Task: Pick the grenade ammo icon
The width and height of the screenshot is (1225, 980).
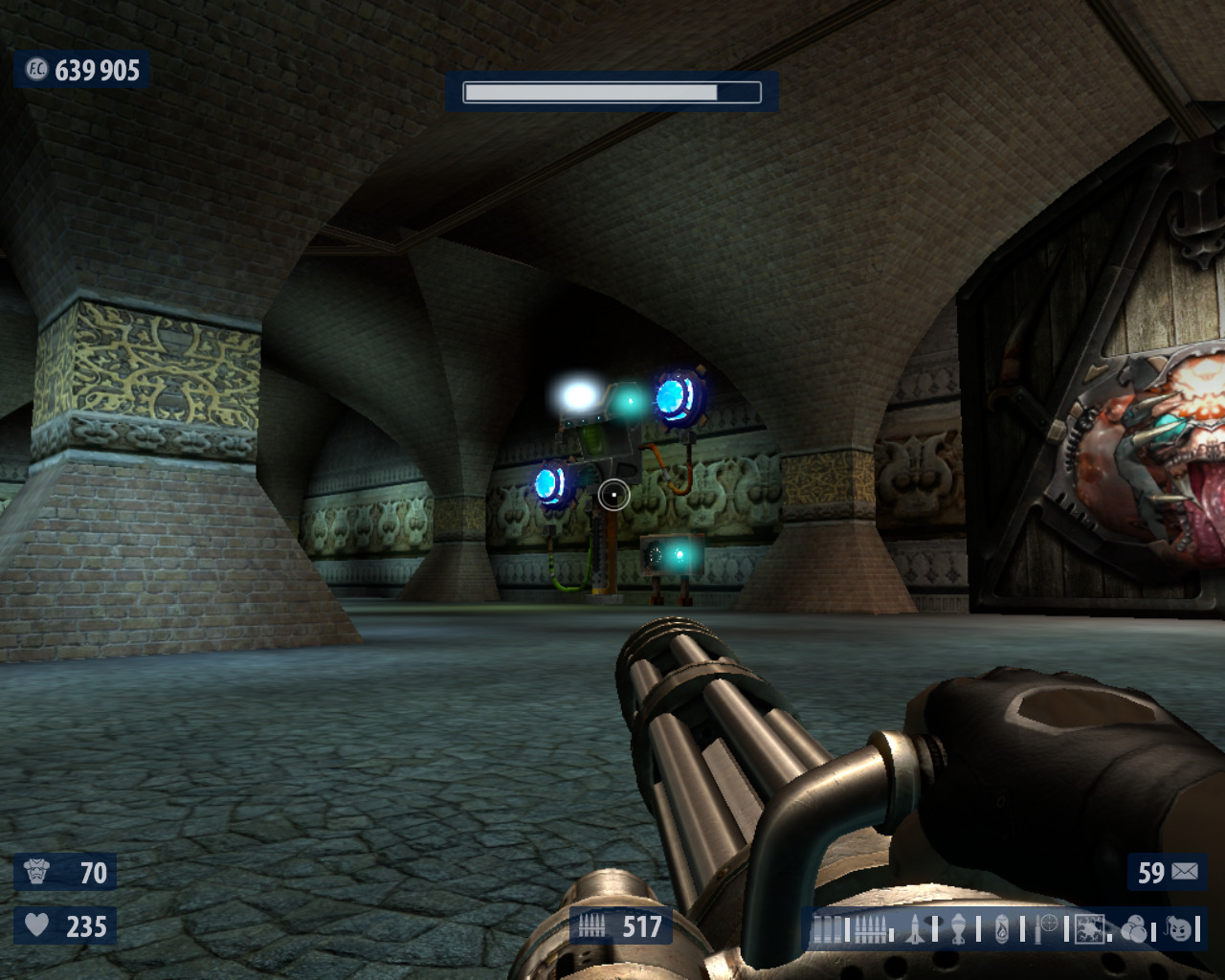Action: (957, 929)
